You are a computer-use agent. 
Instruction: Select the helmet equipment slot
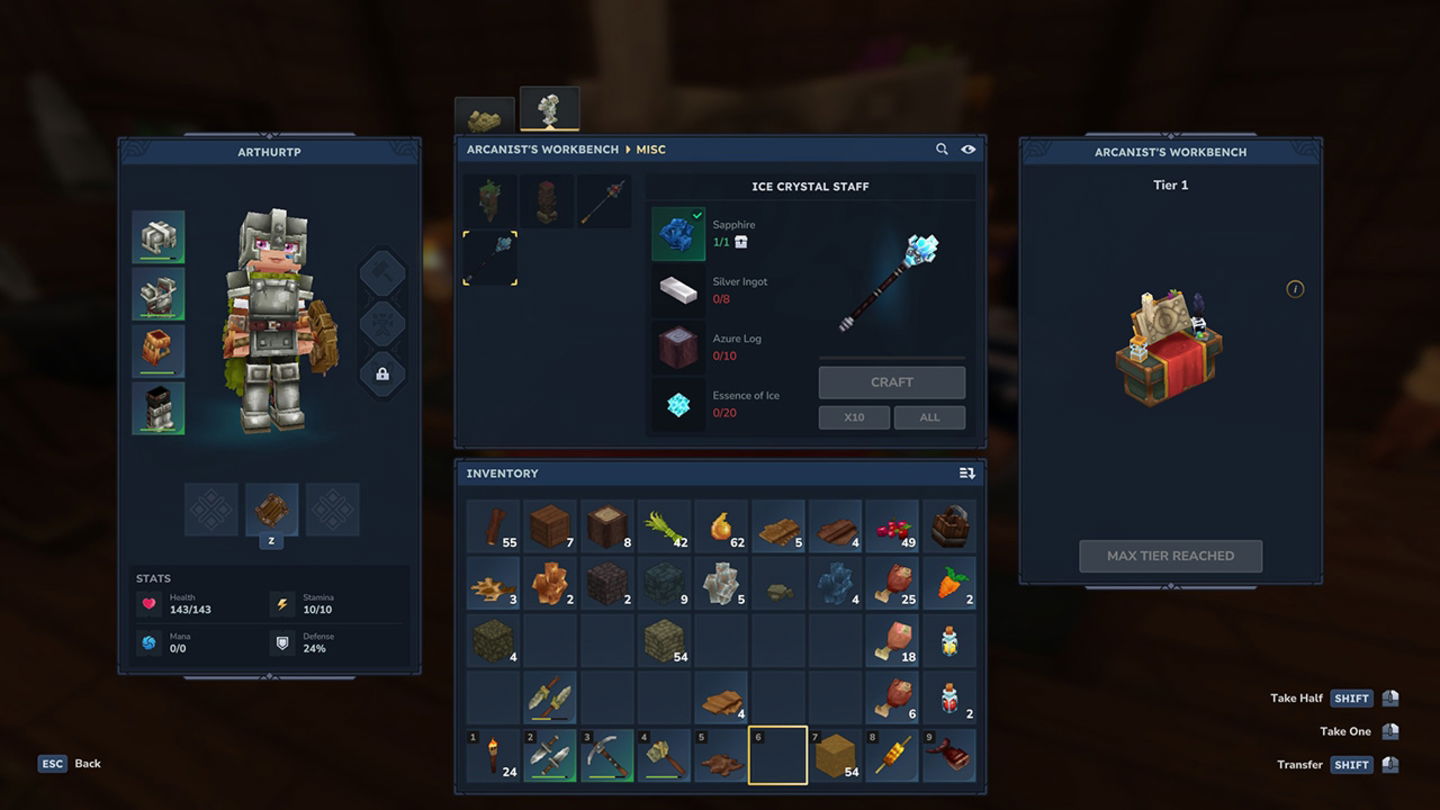[x=158, y=237]
